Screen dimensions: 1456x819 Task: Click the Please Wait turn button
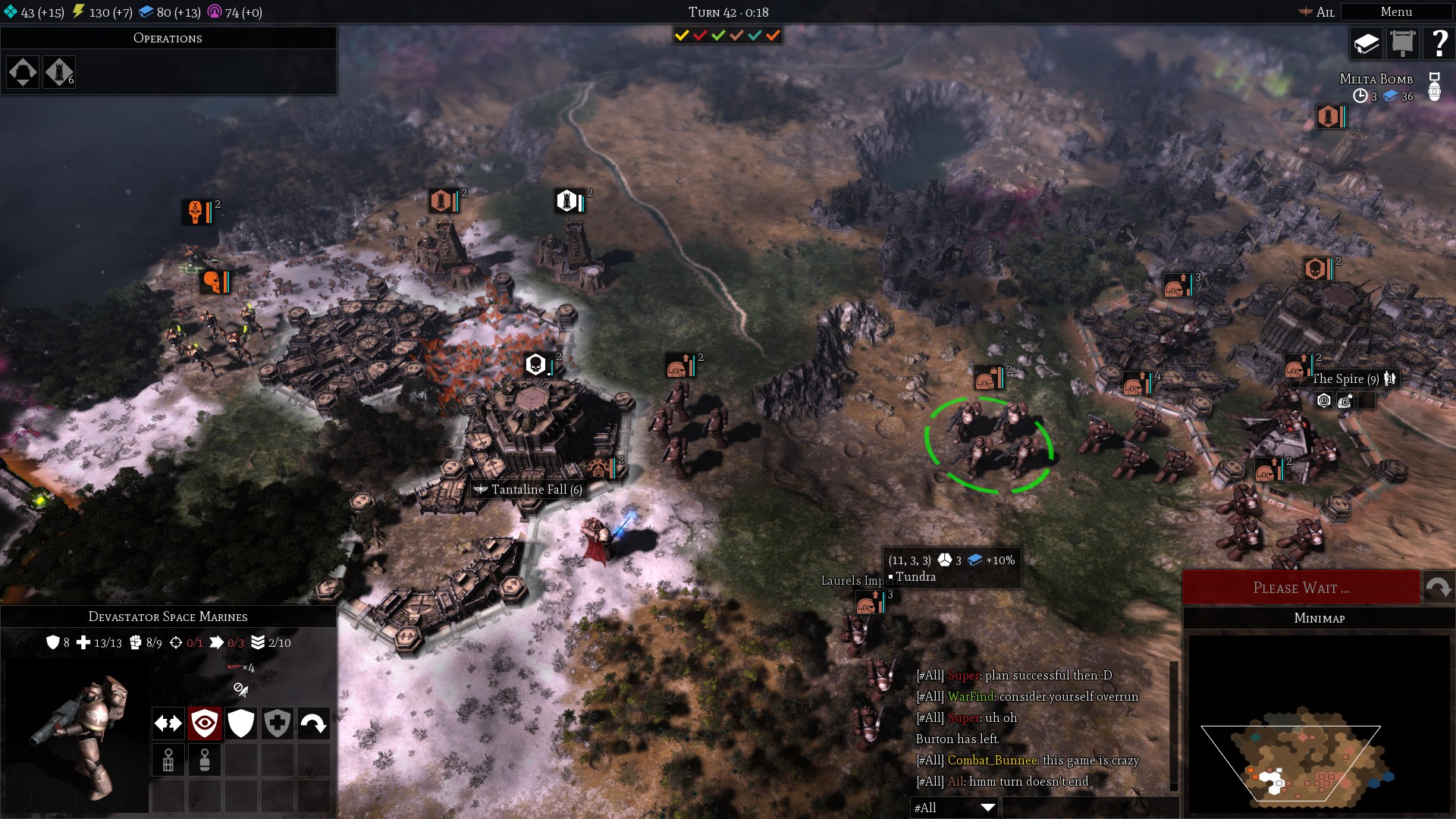tap(1301, 588)
